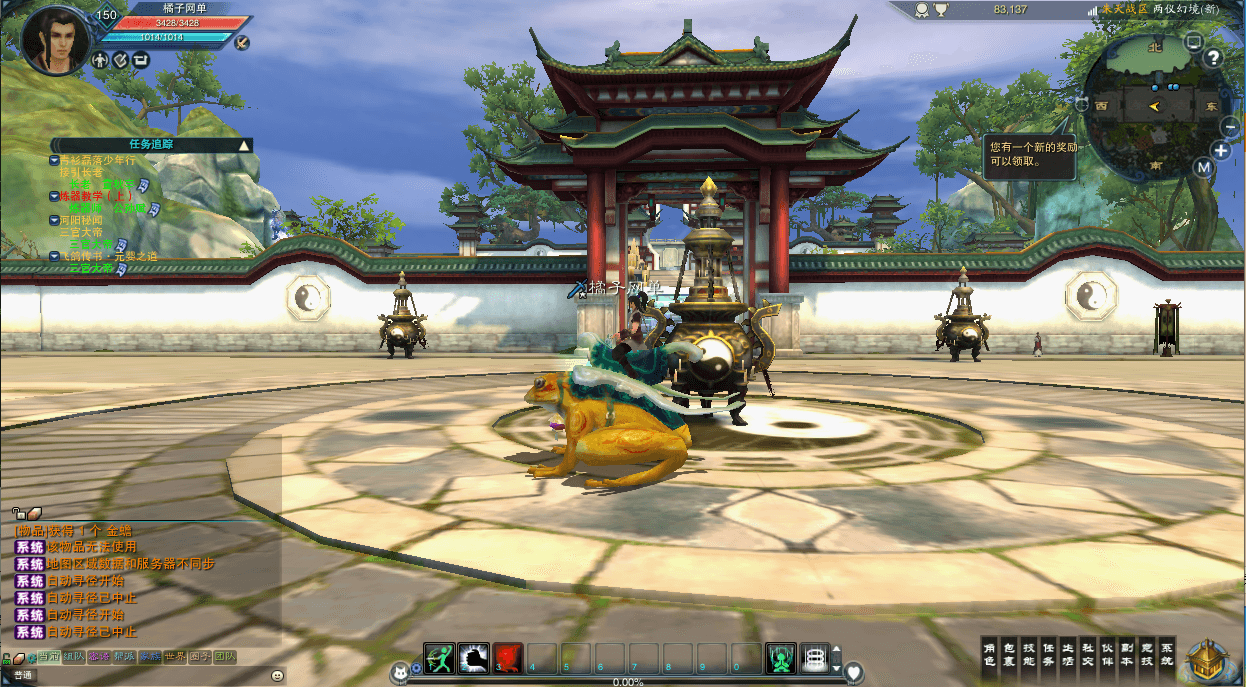
Task: Zoom in the minimap with the plus button
Action: 1221,151
